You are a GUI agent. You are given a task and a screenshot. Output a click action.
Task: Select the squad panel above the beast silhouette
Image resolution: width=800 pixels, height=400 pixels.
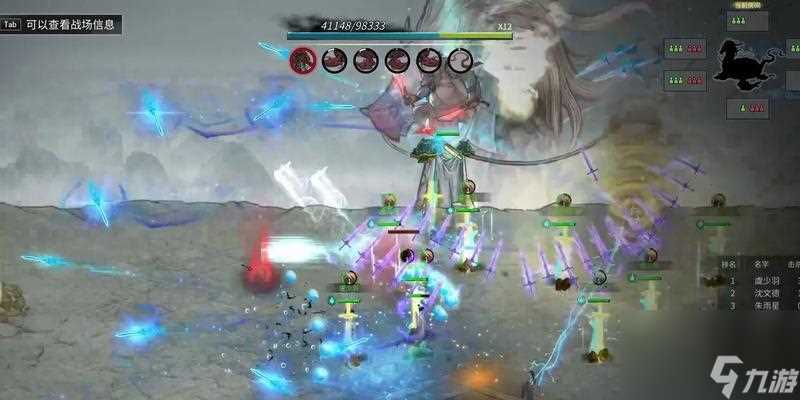(x=747, y=21)
